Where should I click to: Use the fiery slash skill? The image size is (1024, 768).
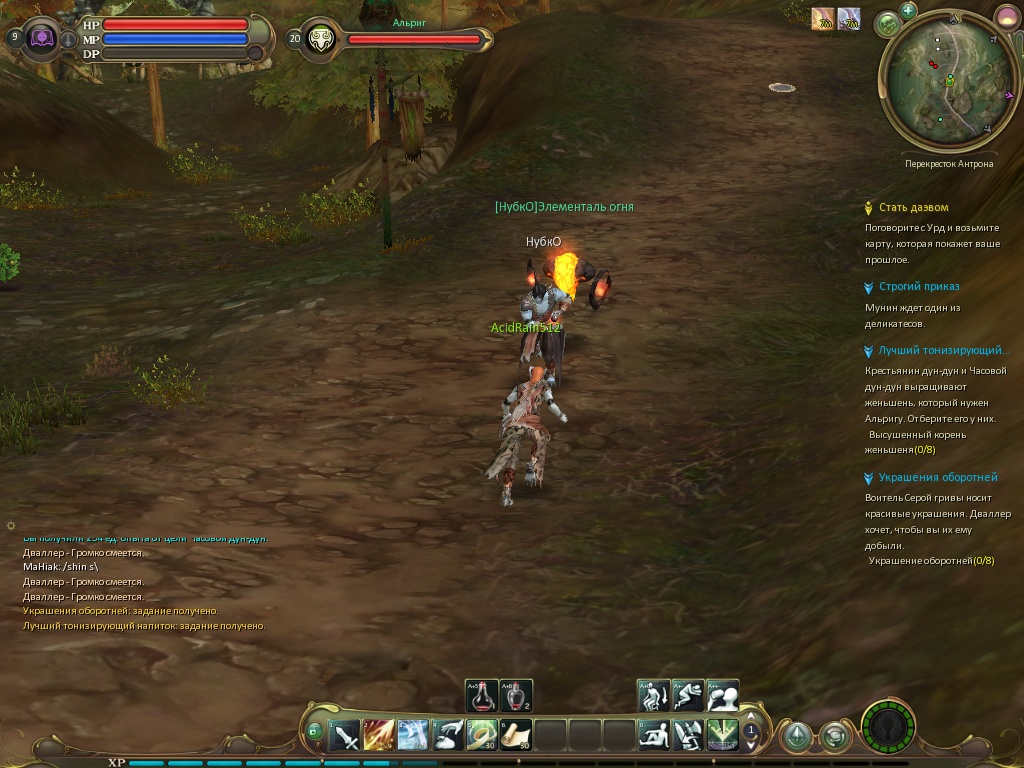(379, 736)
